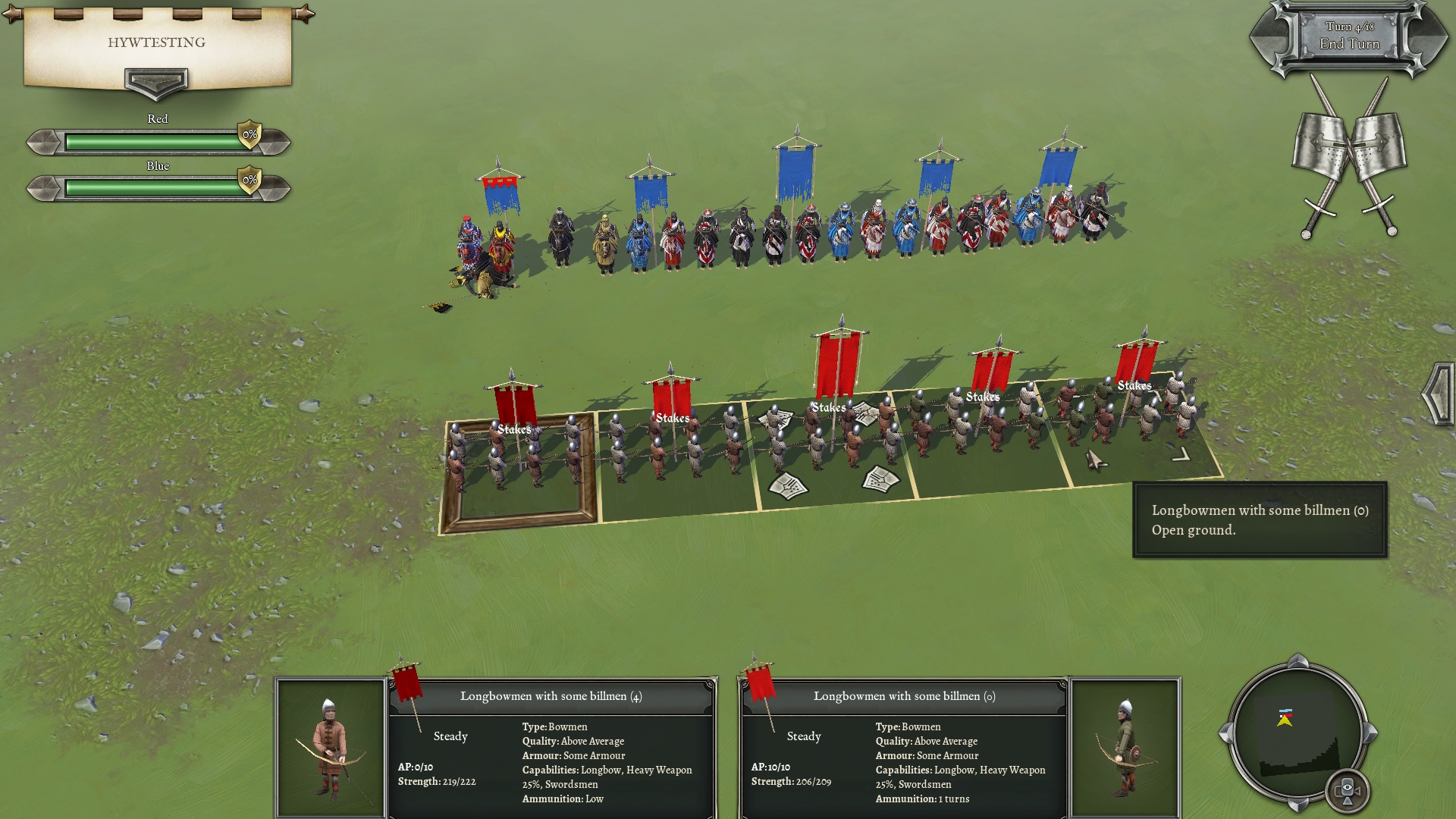The image size is (1456, 819).
Task: Select the green-coated longbowman portrait
Action: 1125,748
